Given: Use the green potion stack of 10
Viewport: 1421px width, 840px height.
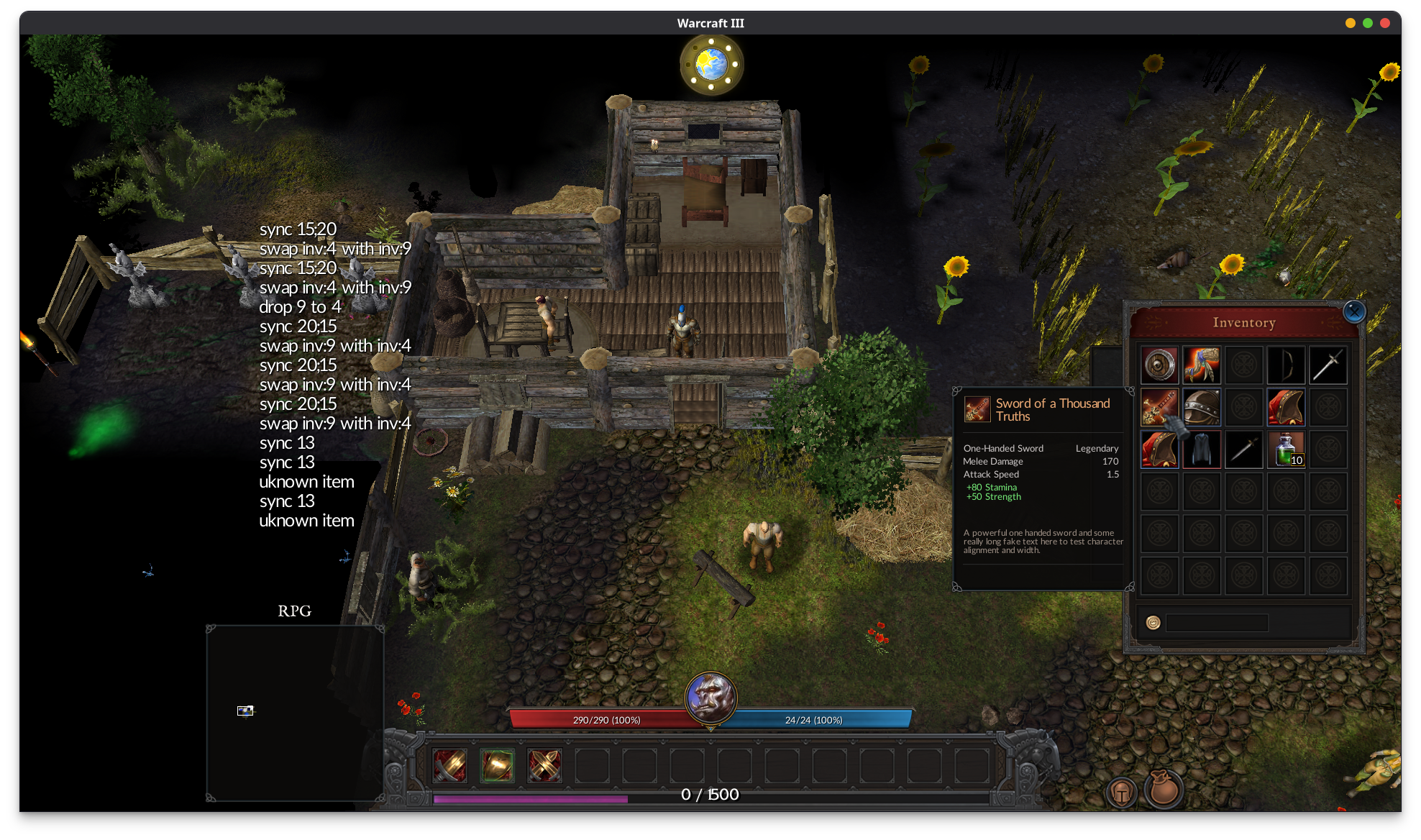Looking at the screenshot, I should (x=1286, y=449).
